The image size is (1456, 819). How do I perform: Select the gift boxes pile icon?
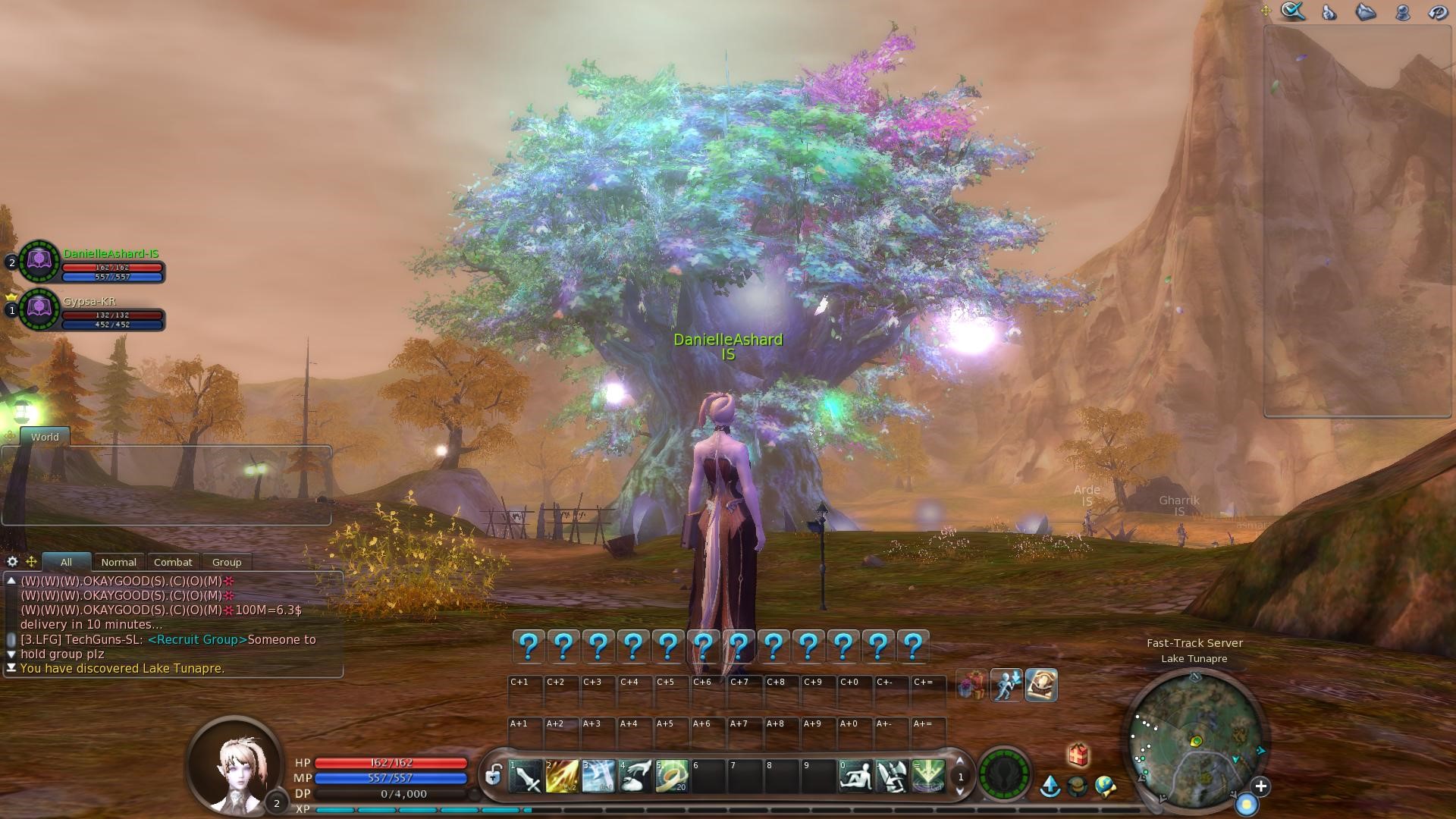click(971, 686)
